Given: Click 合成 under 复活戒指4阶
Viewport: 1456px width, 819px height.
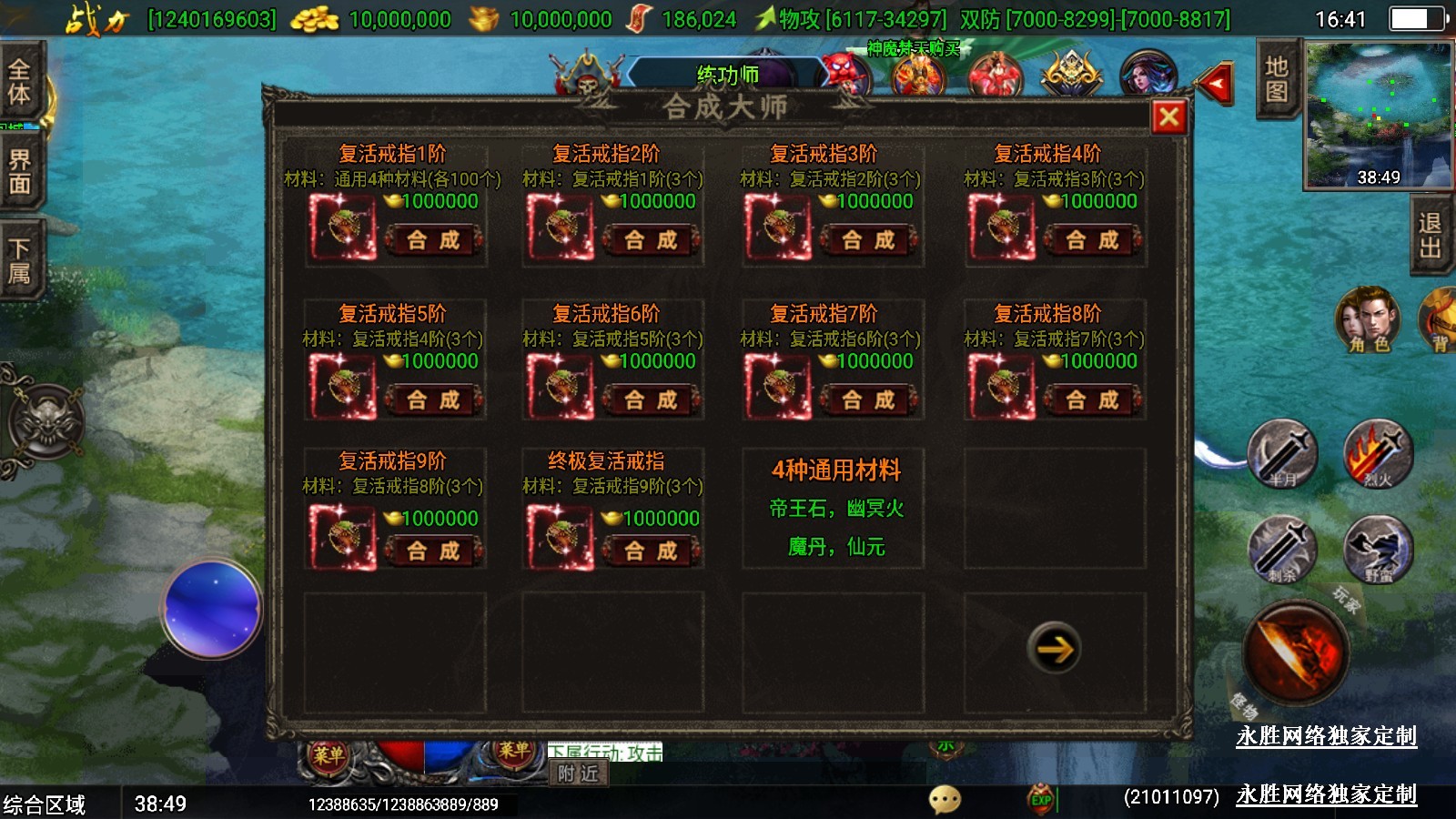Looking at the screenshot, I should tap(1092, 240).
